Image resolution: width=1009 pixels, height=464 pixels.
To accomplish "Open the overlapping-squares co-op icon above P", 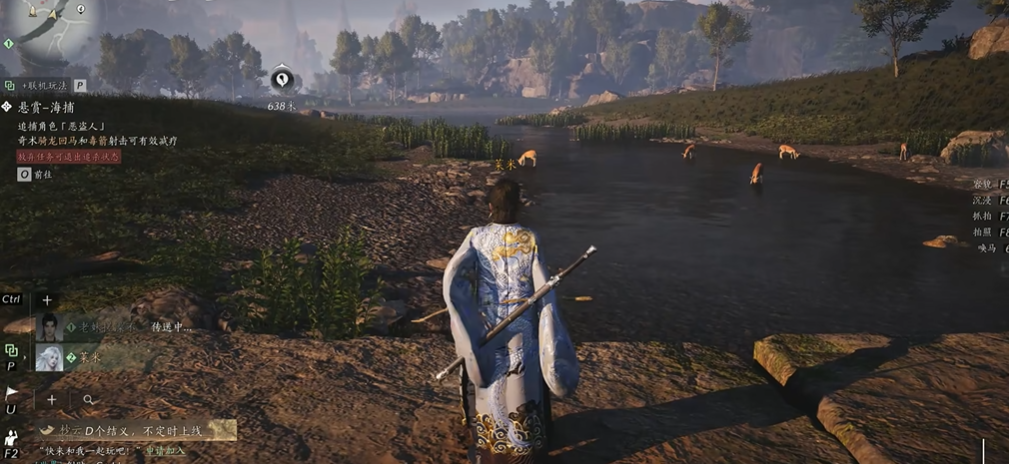I will click(11, 351).
